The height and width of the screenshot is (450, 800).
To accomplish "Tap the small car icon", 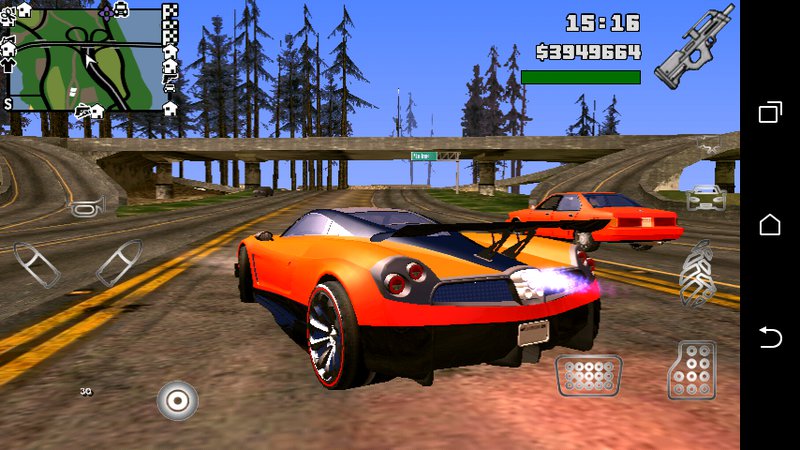I will [x=706, y=197].
